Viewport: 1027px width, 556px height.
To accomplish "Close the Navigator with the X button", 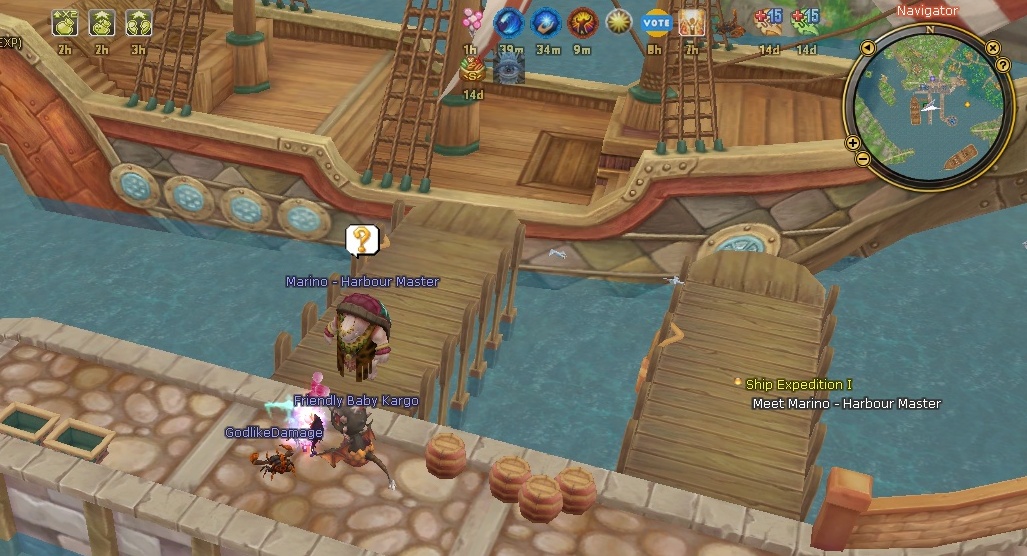I will tap(992, 48).
